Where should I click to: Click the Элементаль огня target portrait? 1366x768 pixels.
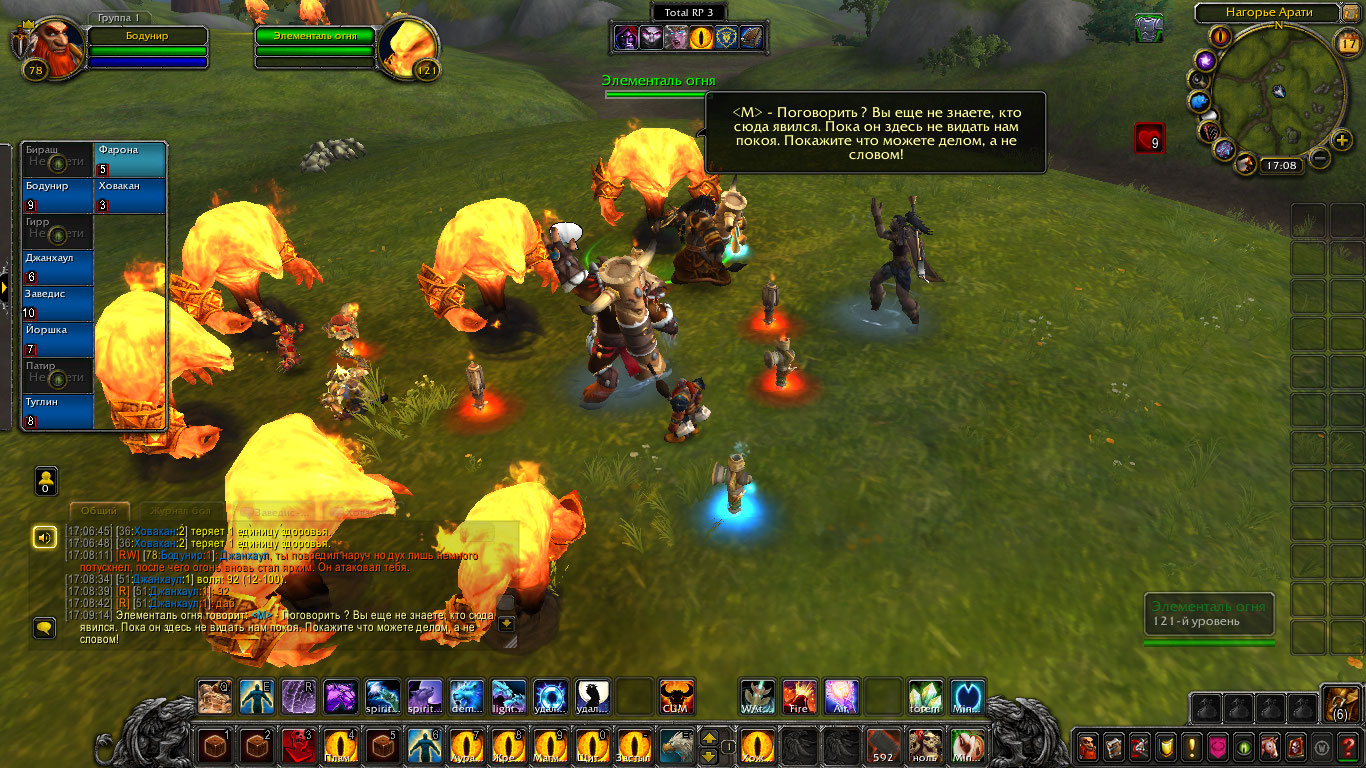pos(410,46)
